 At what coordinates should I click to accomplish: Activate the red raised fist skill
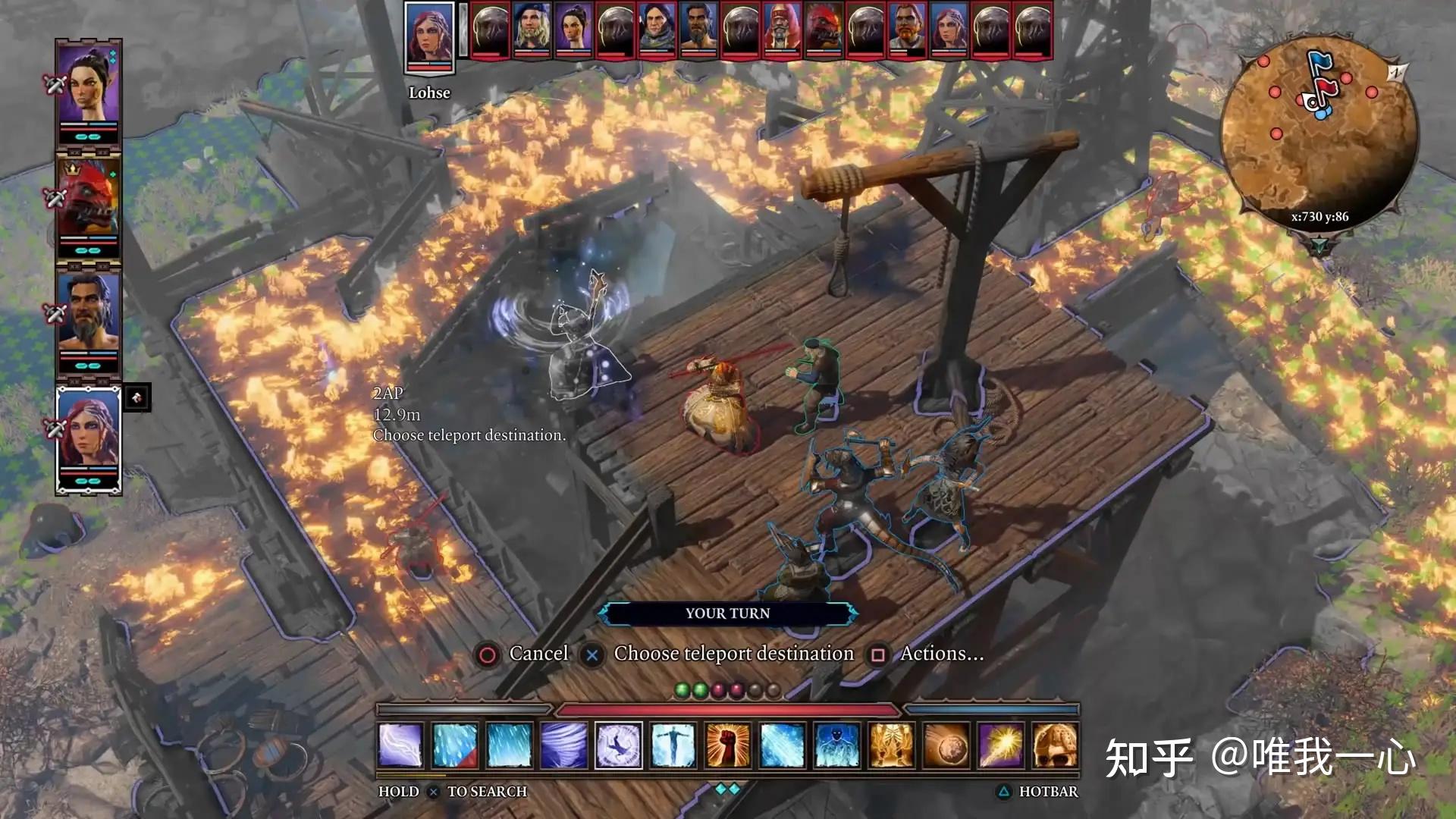coord(727,745)
